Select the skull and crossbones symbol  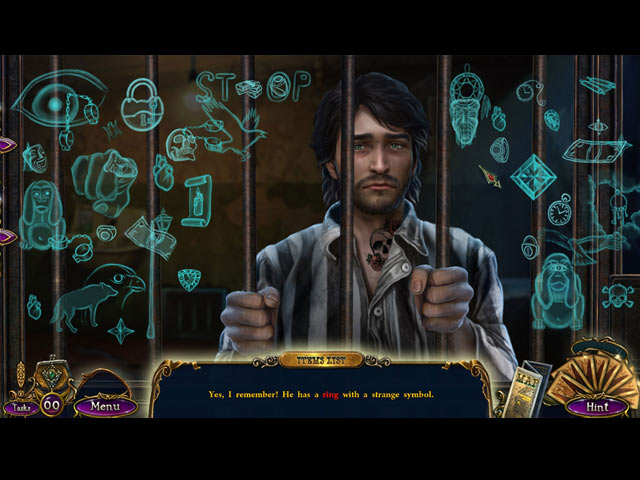[617, 295]
